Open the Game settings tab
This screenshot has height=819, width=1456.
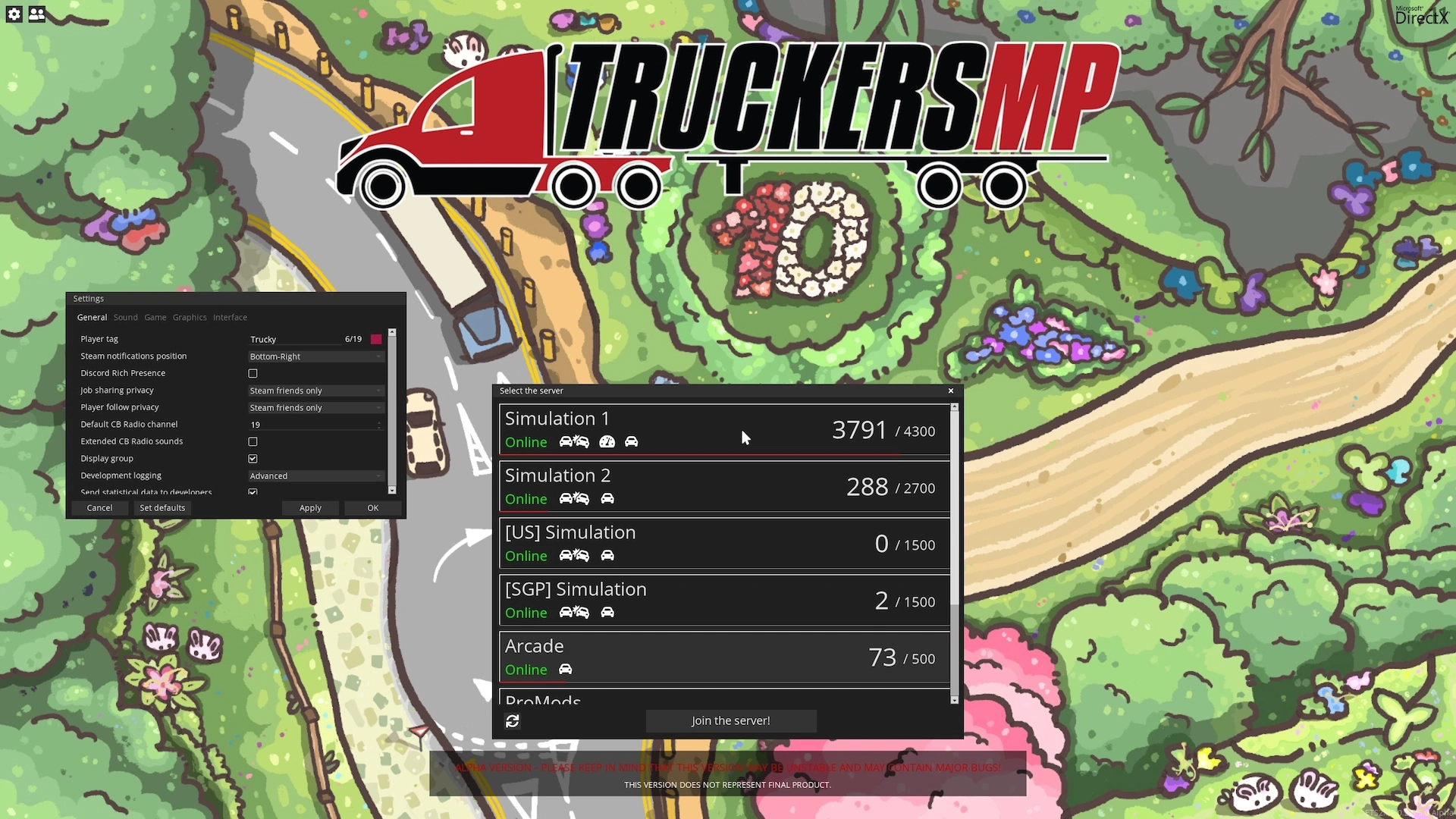155,318
